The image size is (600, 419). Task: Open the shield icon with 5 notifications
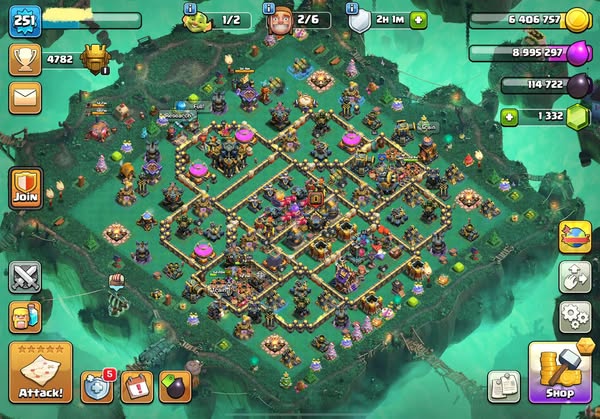[98, 387]
